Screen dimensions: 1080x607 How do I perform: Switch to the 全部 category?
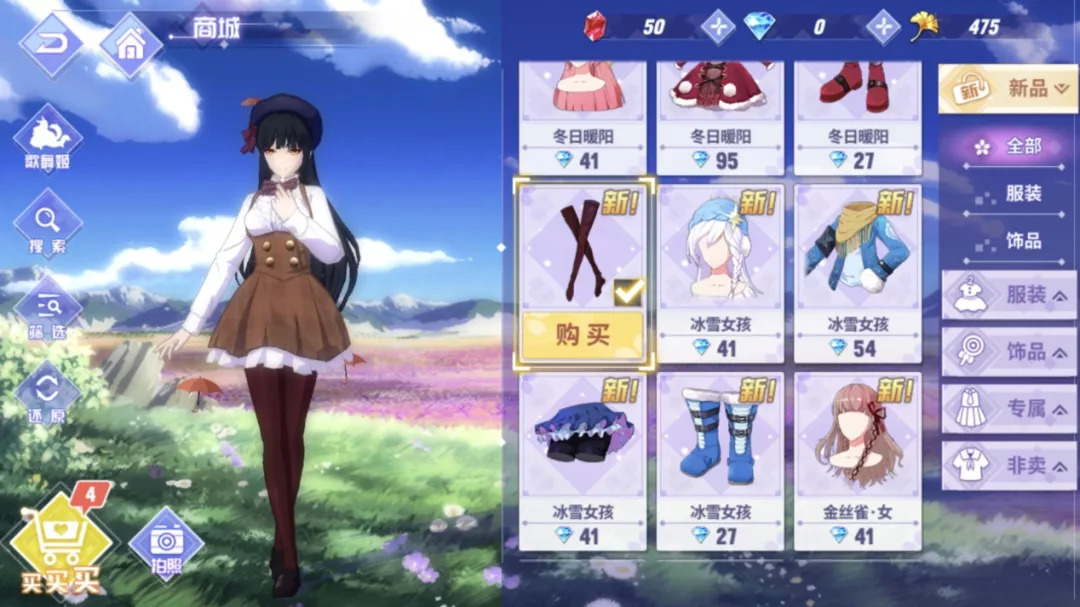[x=1010, y=146]
